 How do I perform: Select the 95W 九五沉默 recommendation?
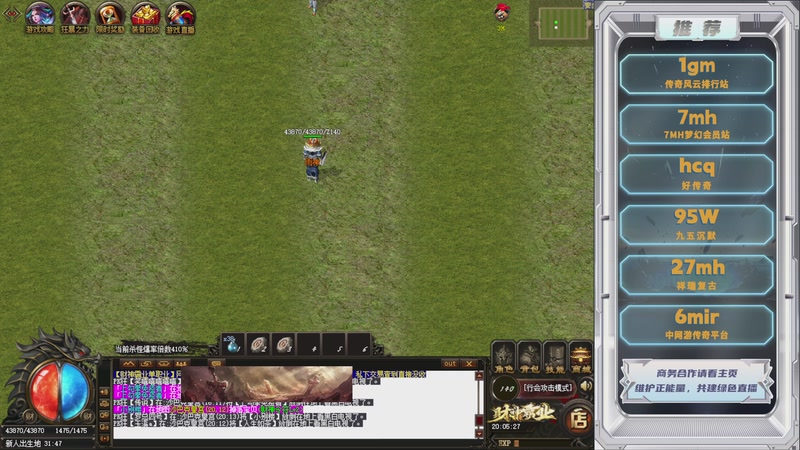696,223
